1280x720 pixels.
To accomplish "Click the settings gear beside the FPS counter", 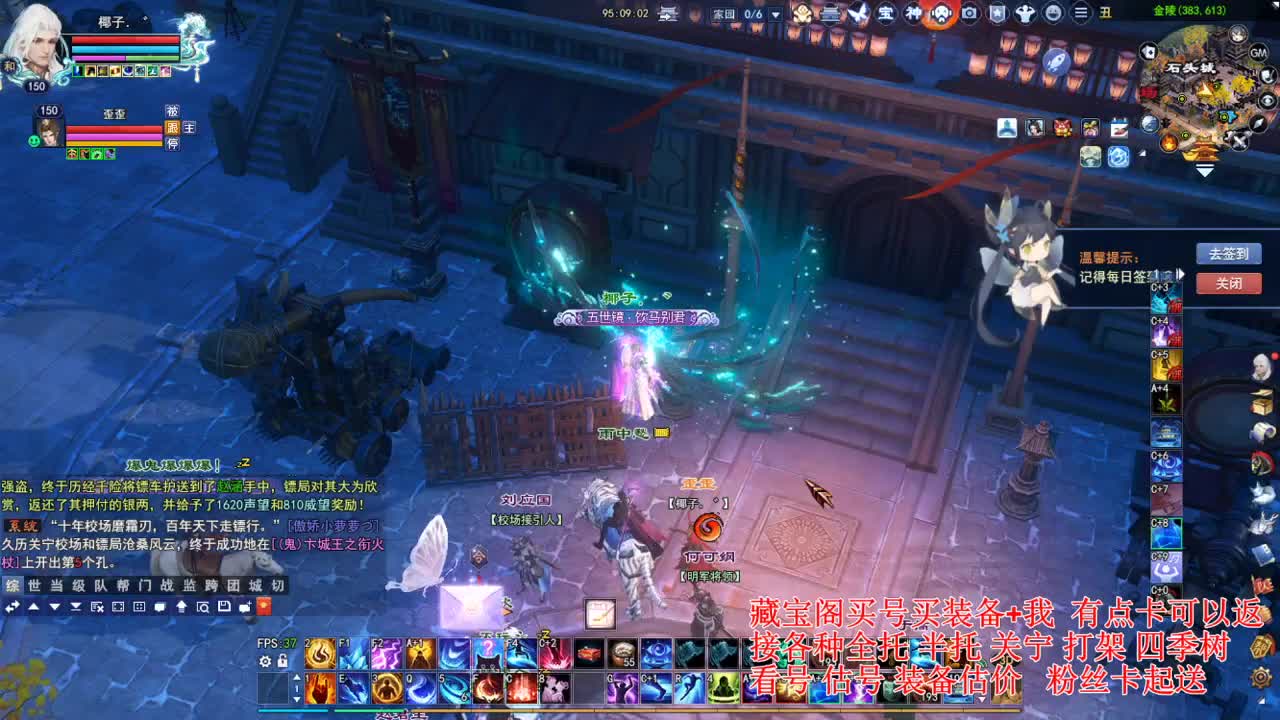I will 265,661.
